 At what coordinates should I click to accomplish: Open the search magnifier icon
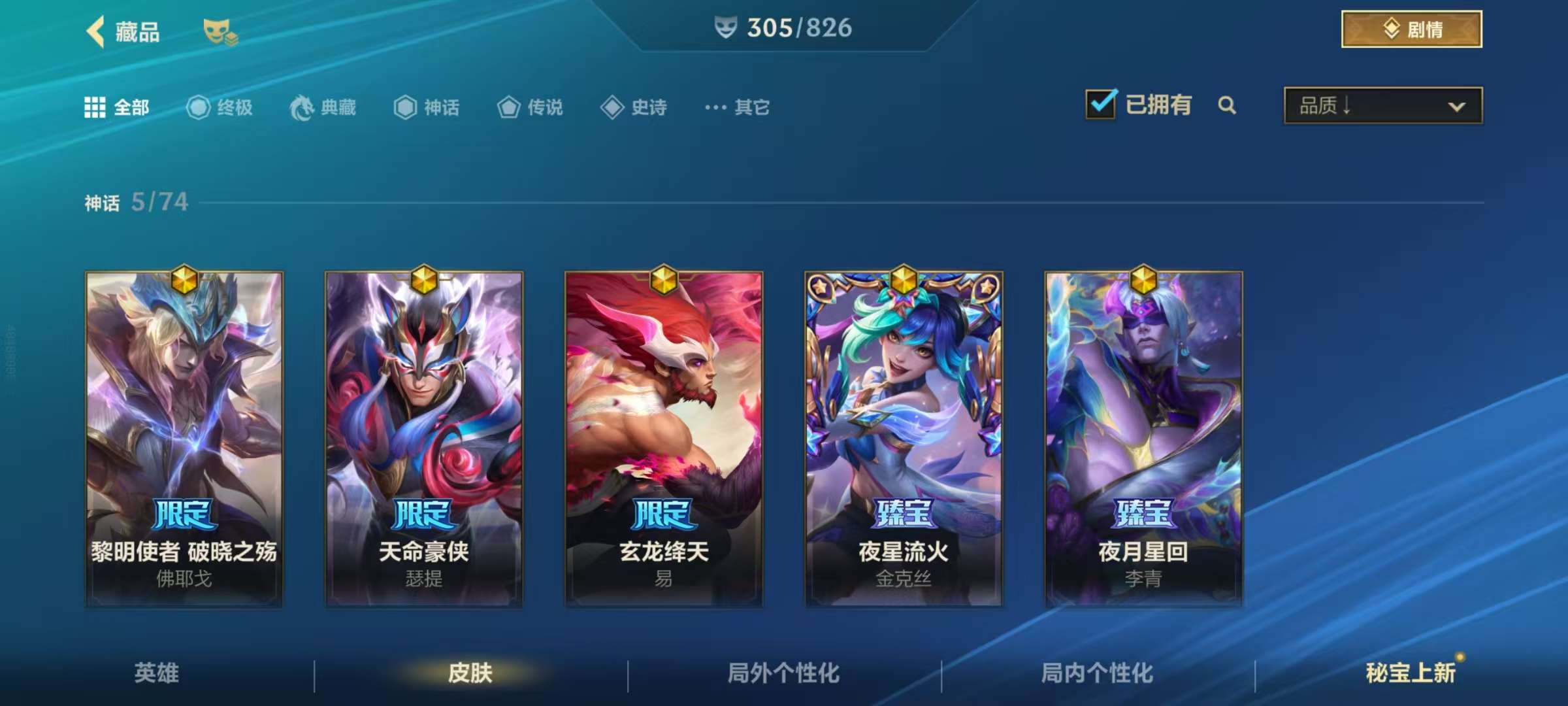(1228, 105)
